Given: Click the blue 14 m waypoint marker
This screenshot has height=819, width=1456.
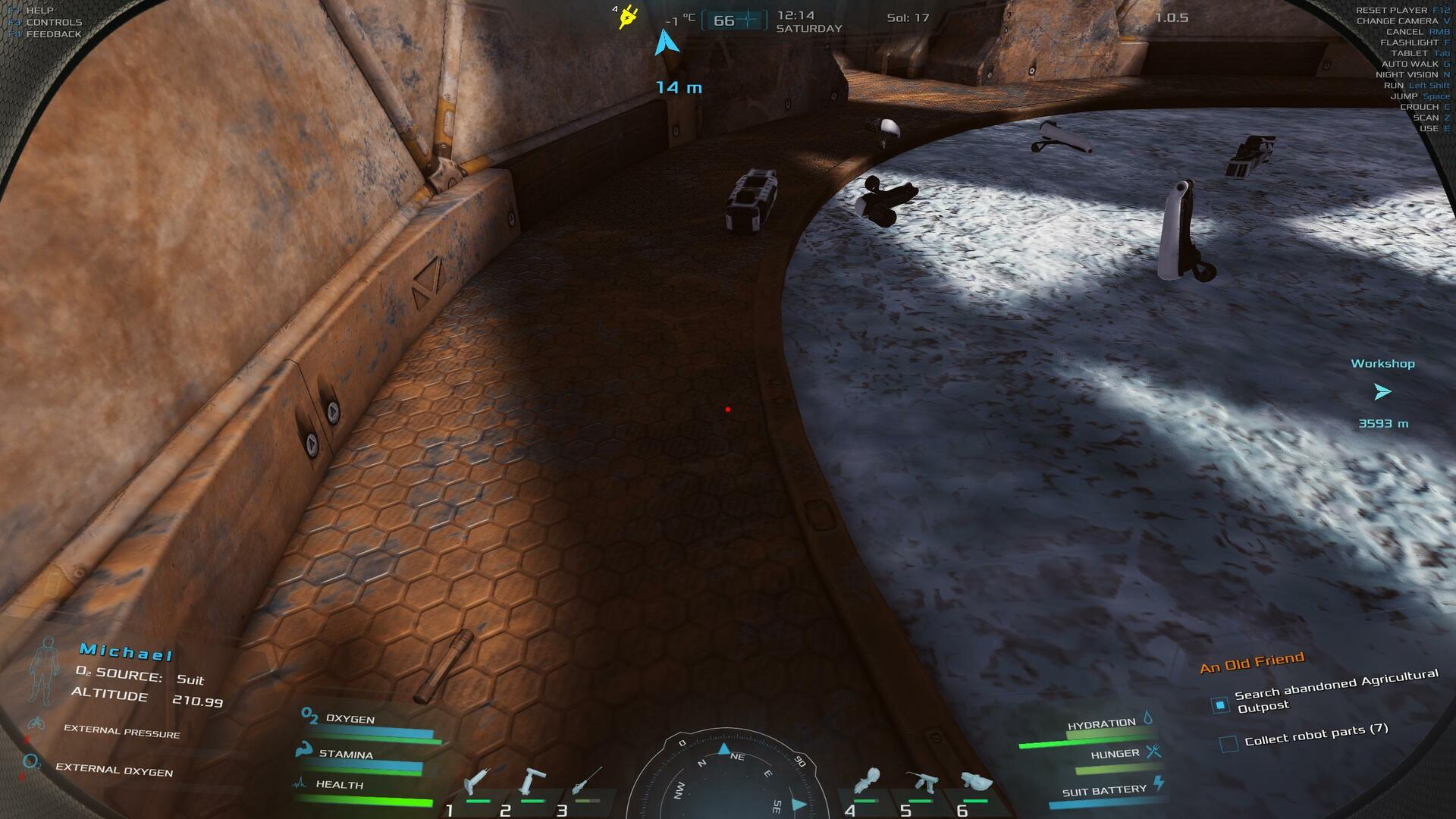Looking at the screenshot, I should [667, 43].
